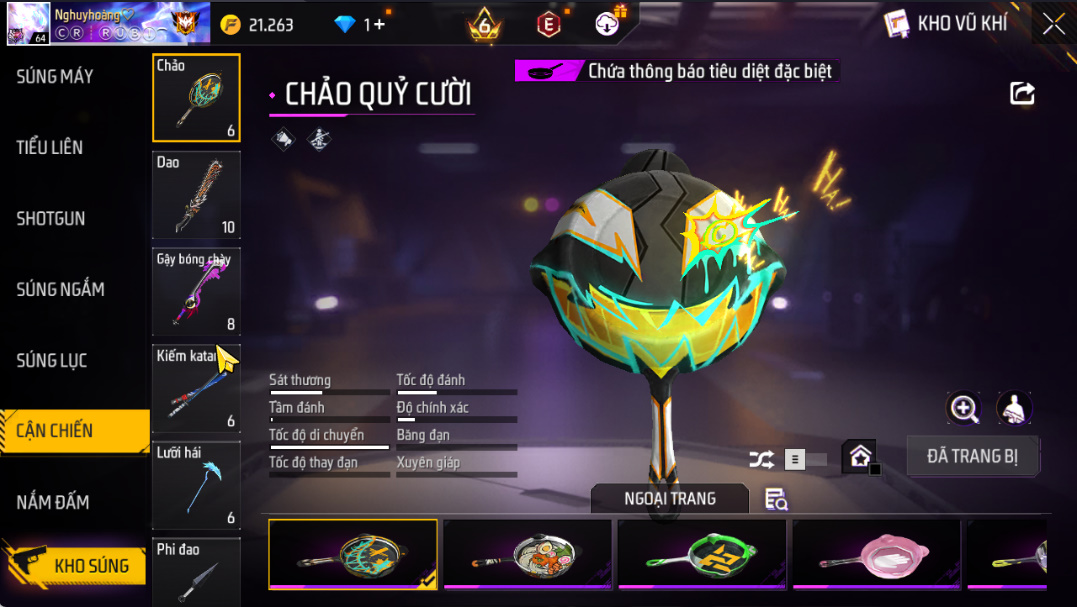The width and height of the screenshot is (1077, 607).
Task: Share the Chảo Quỷ Cười skin
Action: click(1022, 93)
